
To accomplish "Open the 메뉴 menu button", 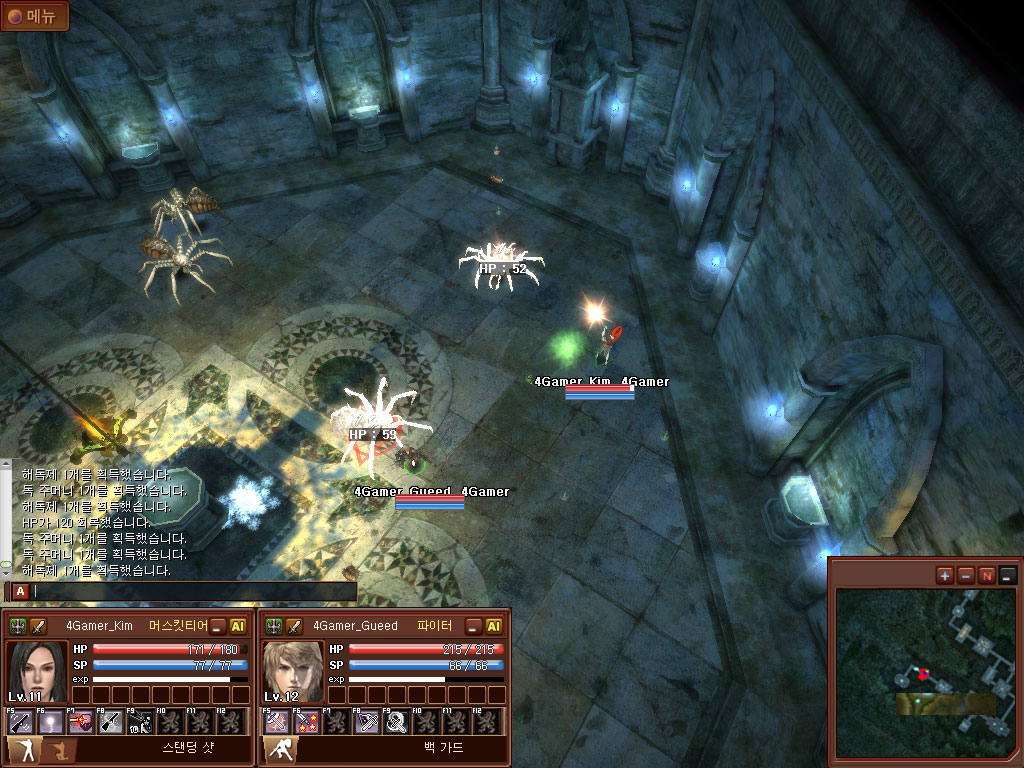I will click(35, 15).
